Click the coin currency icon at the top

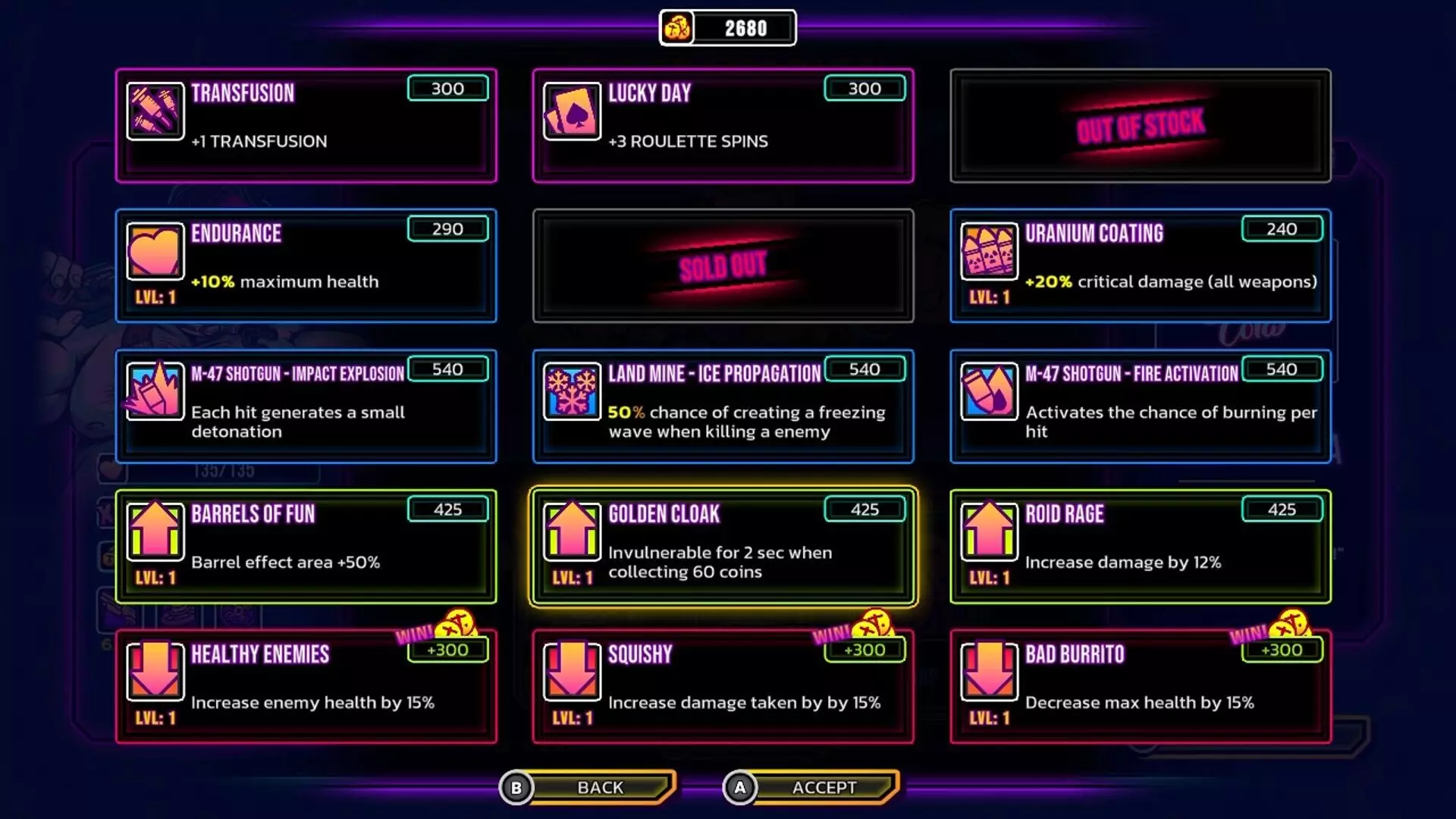(677, 27)
